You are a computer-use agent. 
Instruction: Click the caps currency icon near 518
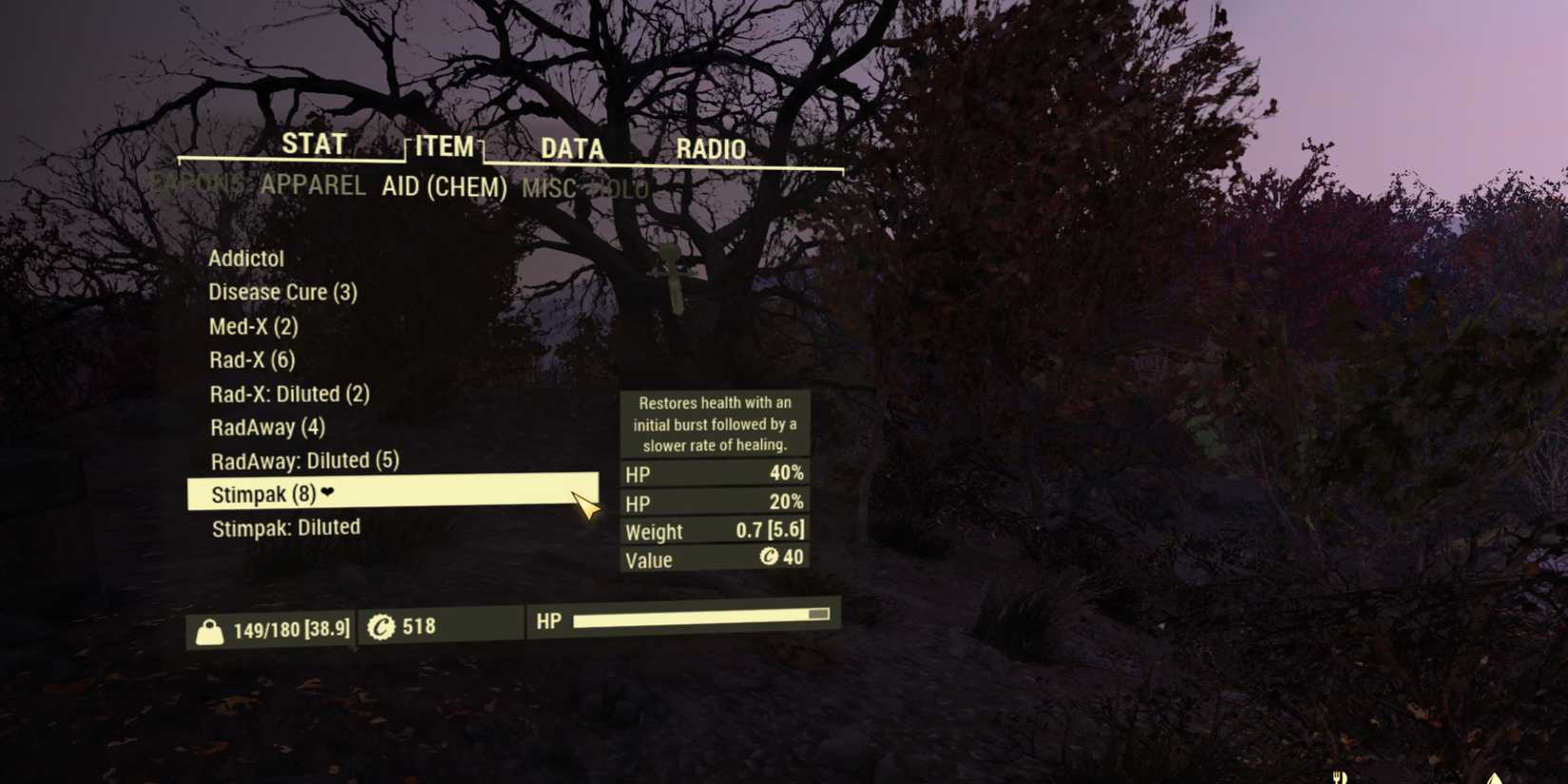pos(383,626)
